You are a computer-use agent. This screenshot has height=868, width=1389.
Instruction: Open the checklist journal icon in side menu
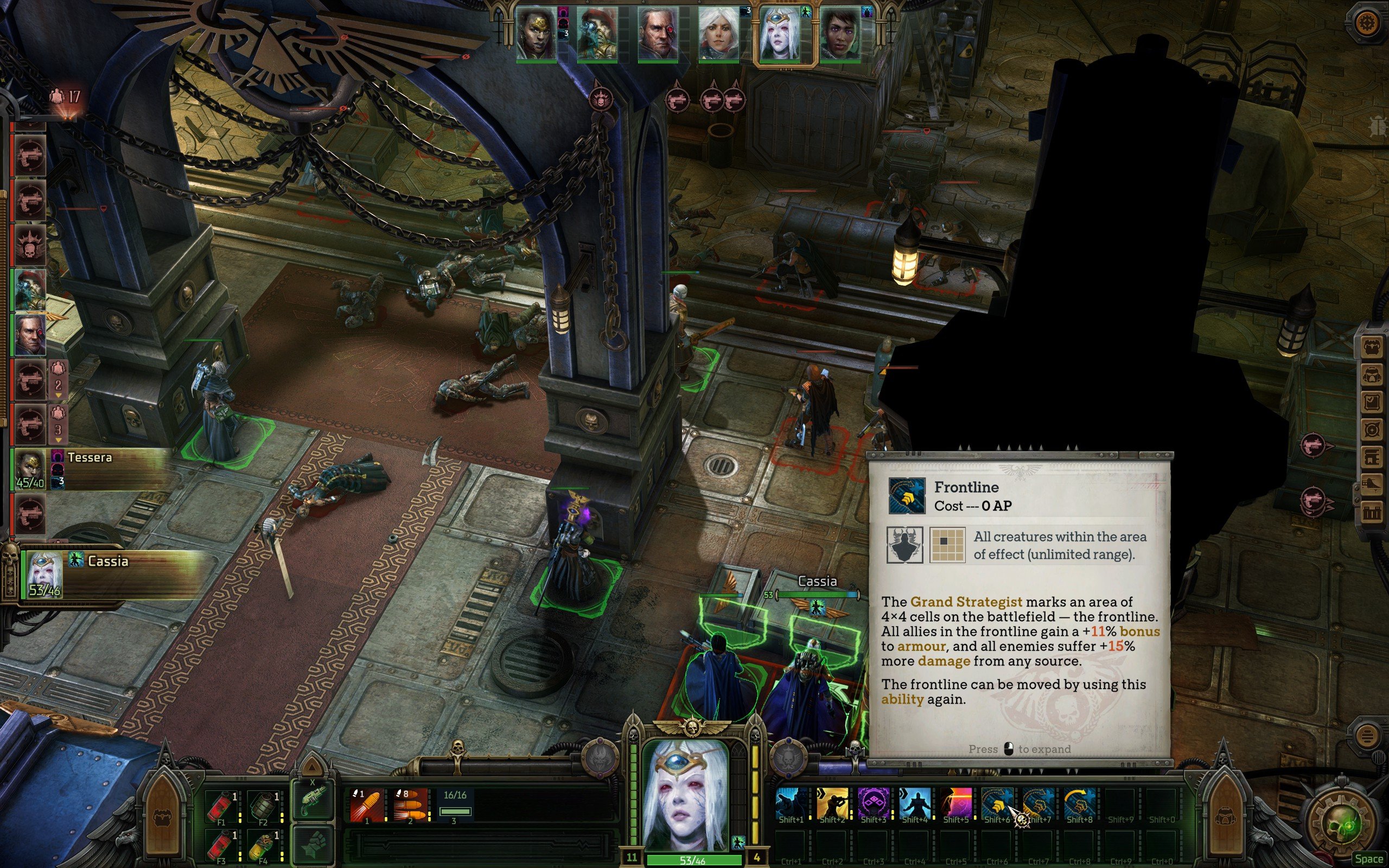point(1372,401)
